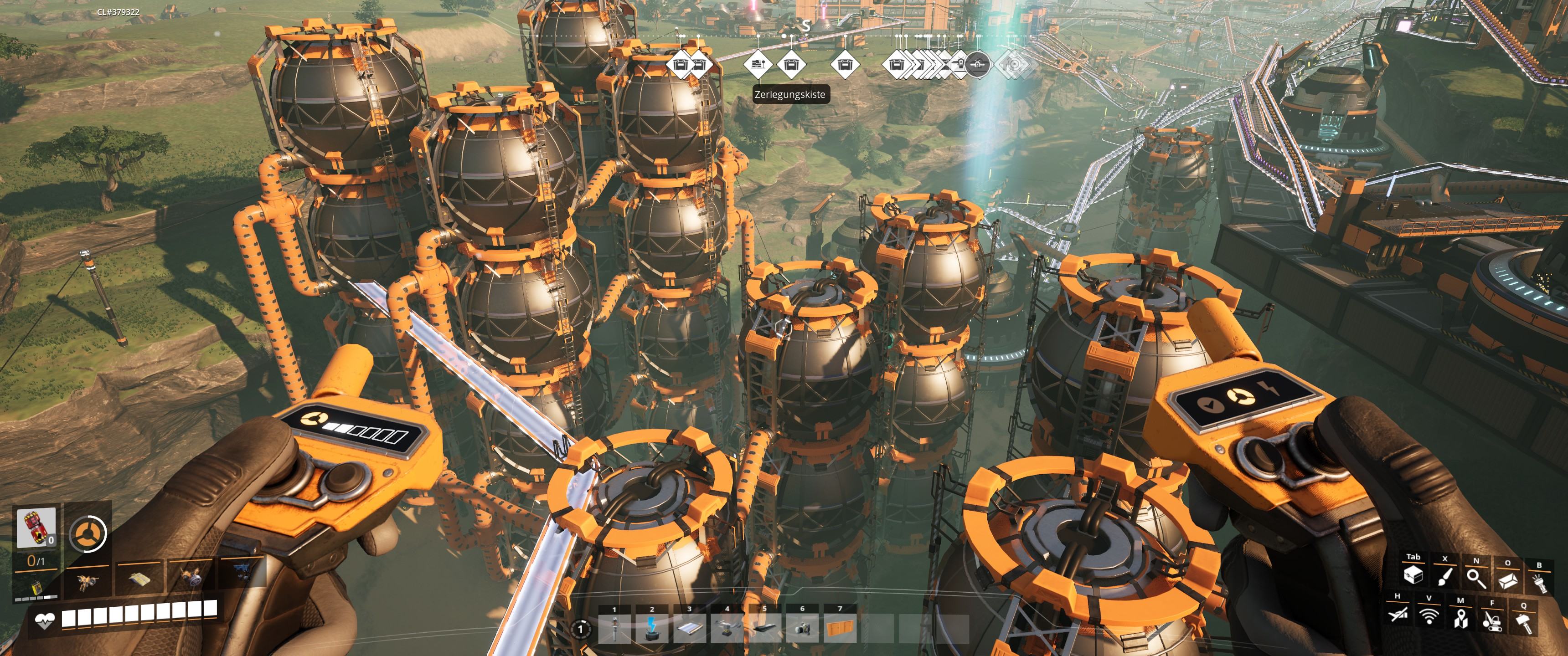Select the power pole in hotbar slot 1
The height and width of the screenshot is (656, 1568).
coord(615,629)
